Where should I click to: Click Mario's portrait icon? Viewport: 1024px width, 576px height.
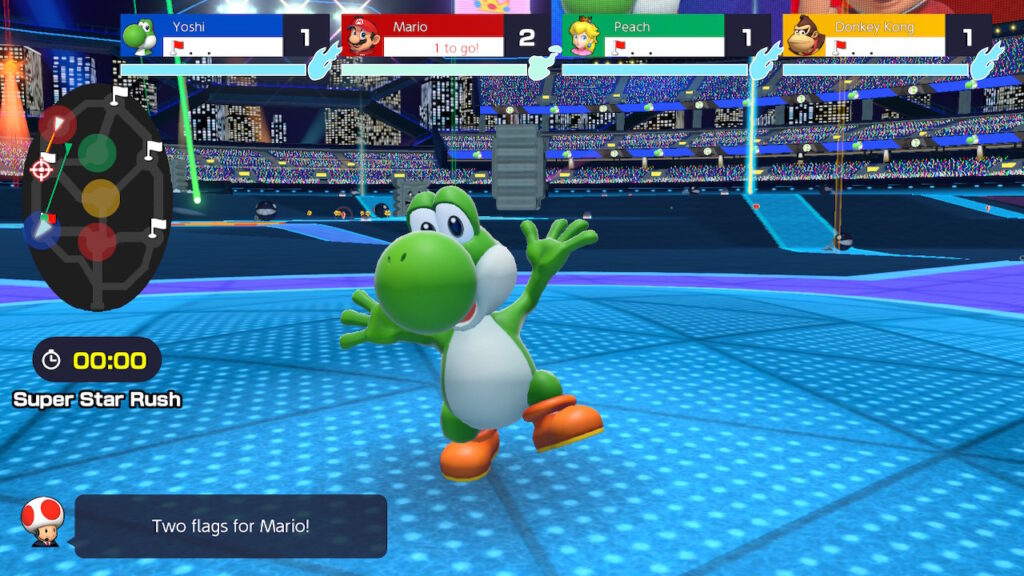pyautogui.click(x=361, y=37)
